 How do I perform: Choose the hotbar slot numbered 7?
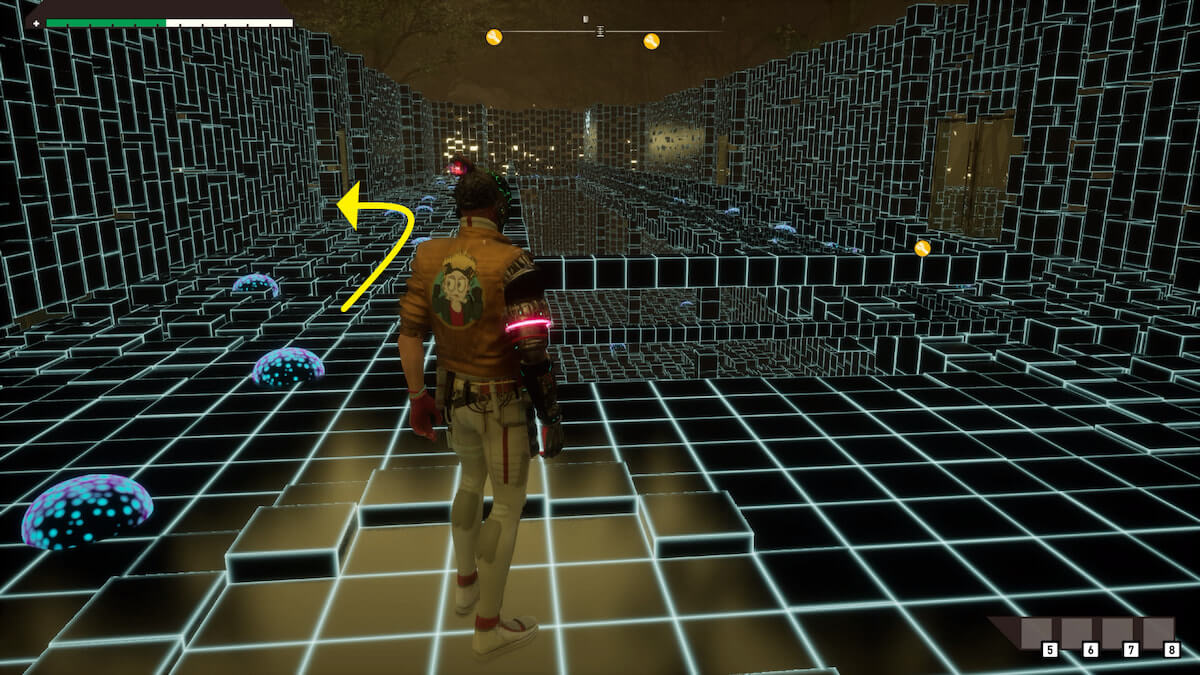pyautogui.click(x=1122, y=635)
